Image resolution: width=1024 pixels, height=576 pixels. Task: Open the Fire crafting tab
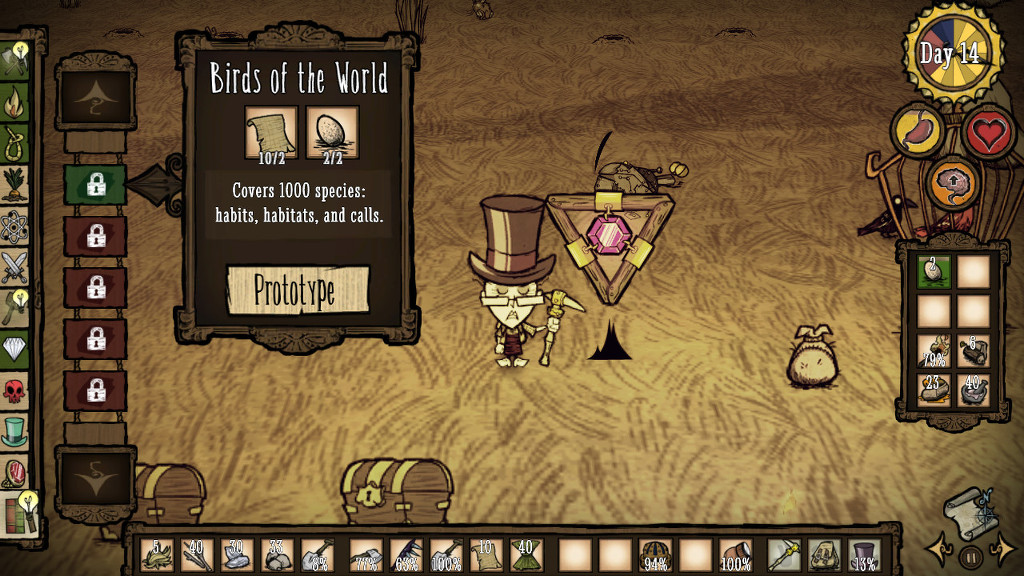[x=15, y=100]
